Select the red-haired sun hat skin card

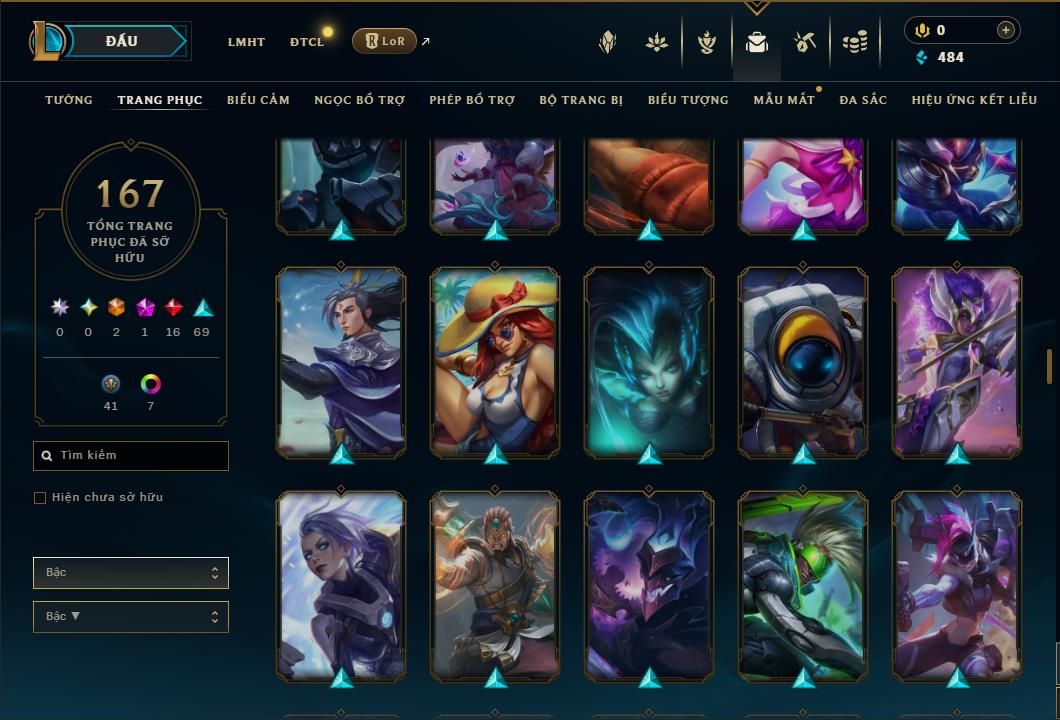[495, 360]
